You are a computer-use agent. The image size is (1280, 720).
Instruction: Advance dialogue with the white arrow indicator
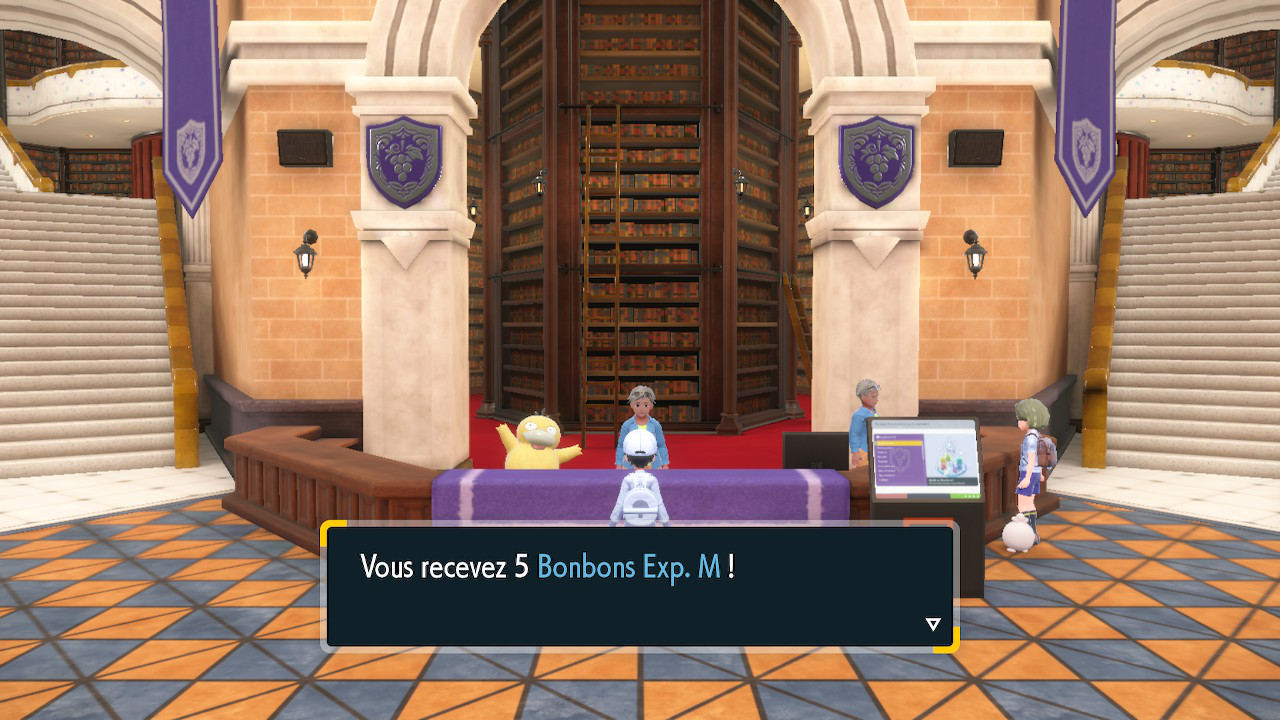933,625
